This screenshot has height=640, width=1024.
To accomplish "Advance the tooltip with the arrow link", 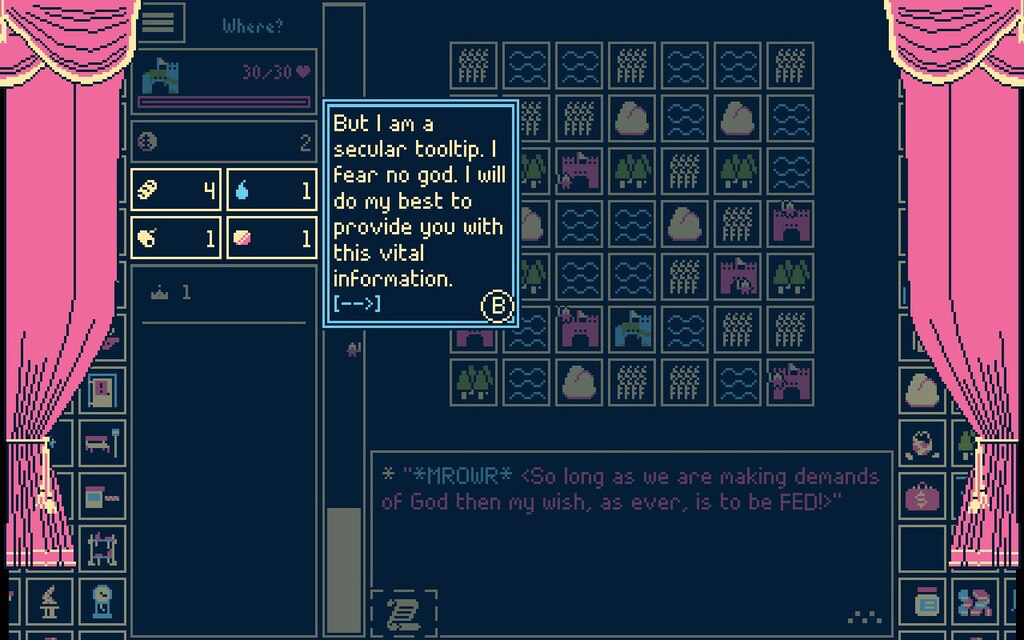I will coord(357,302).
